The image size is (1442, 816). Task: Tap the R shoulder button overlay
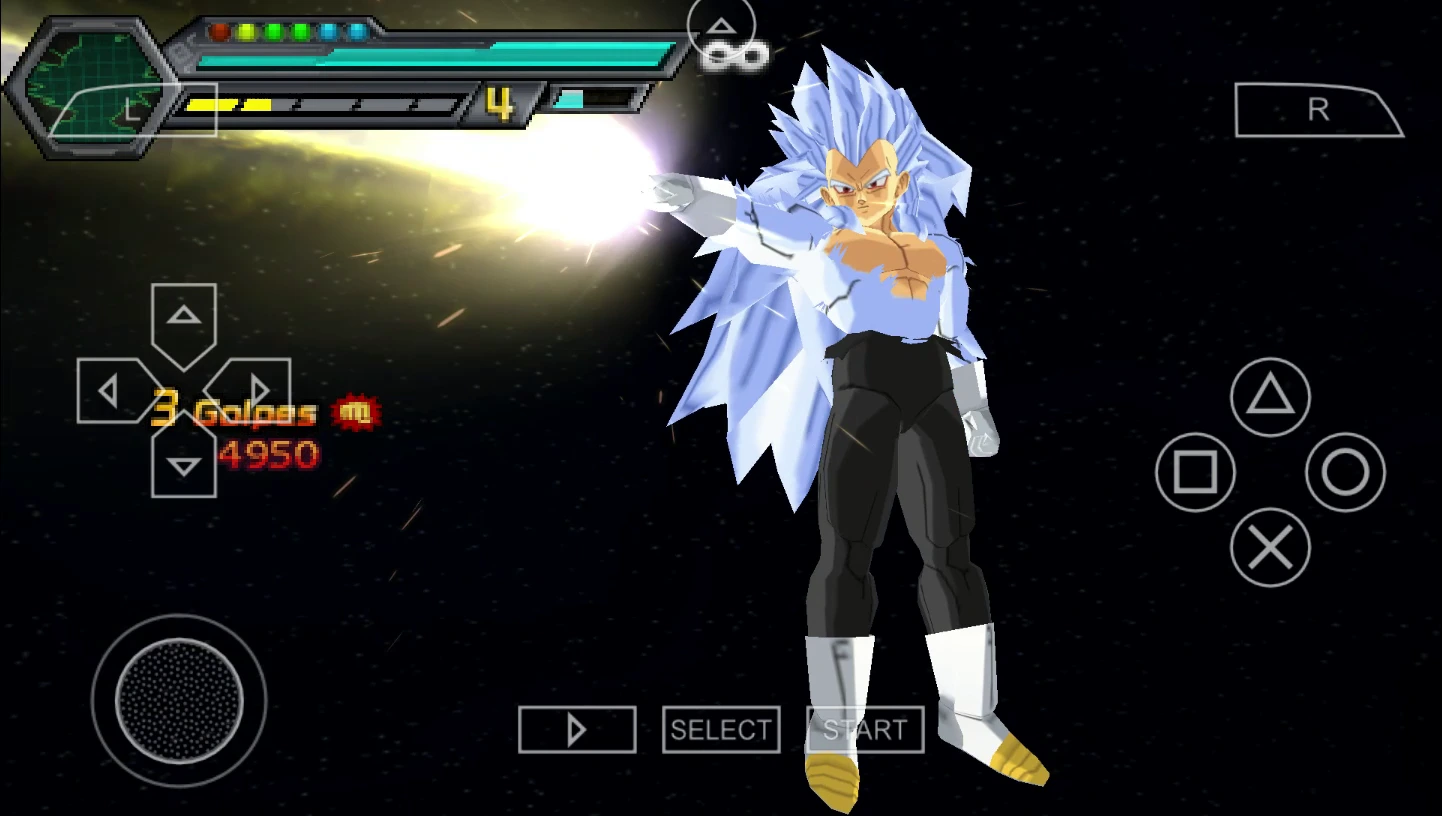pos(1318,110)
